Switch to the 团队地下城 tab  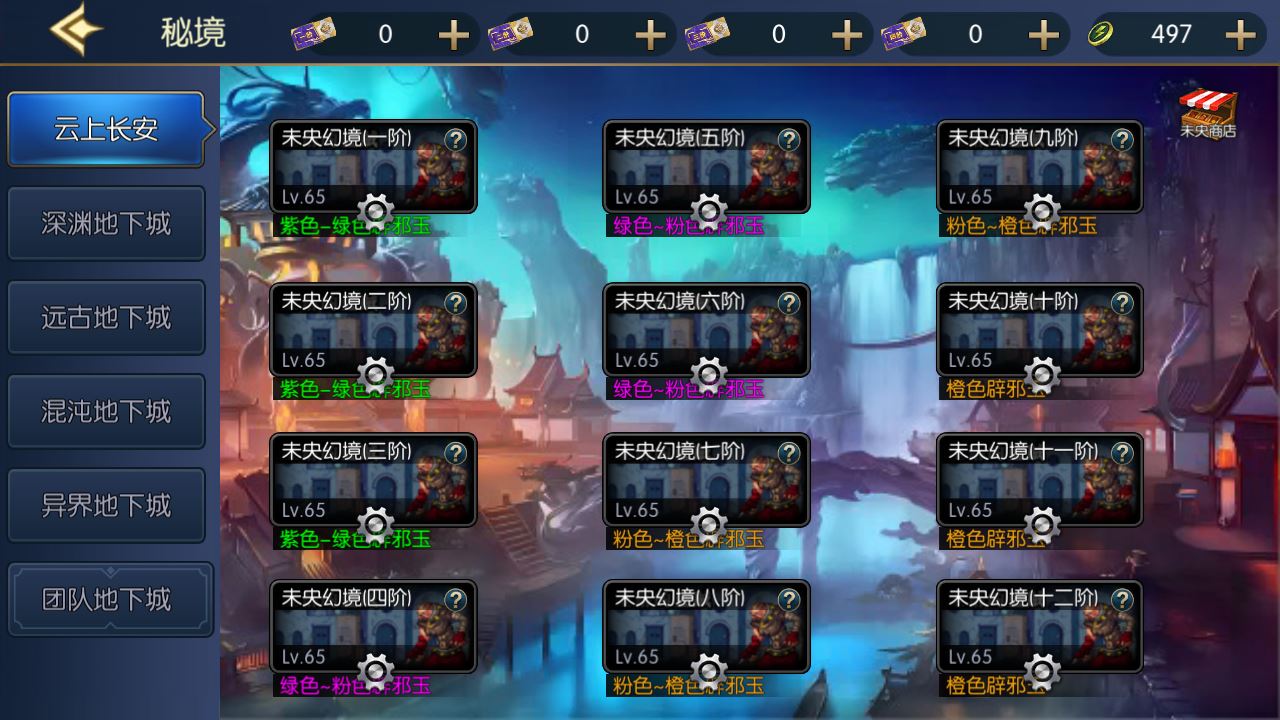[107, 598]
